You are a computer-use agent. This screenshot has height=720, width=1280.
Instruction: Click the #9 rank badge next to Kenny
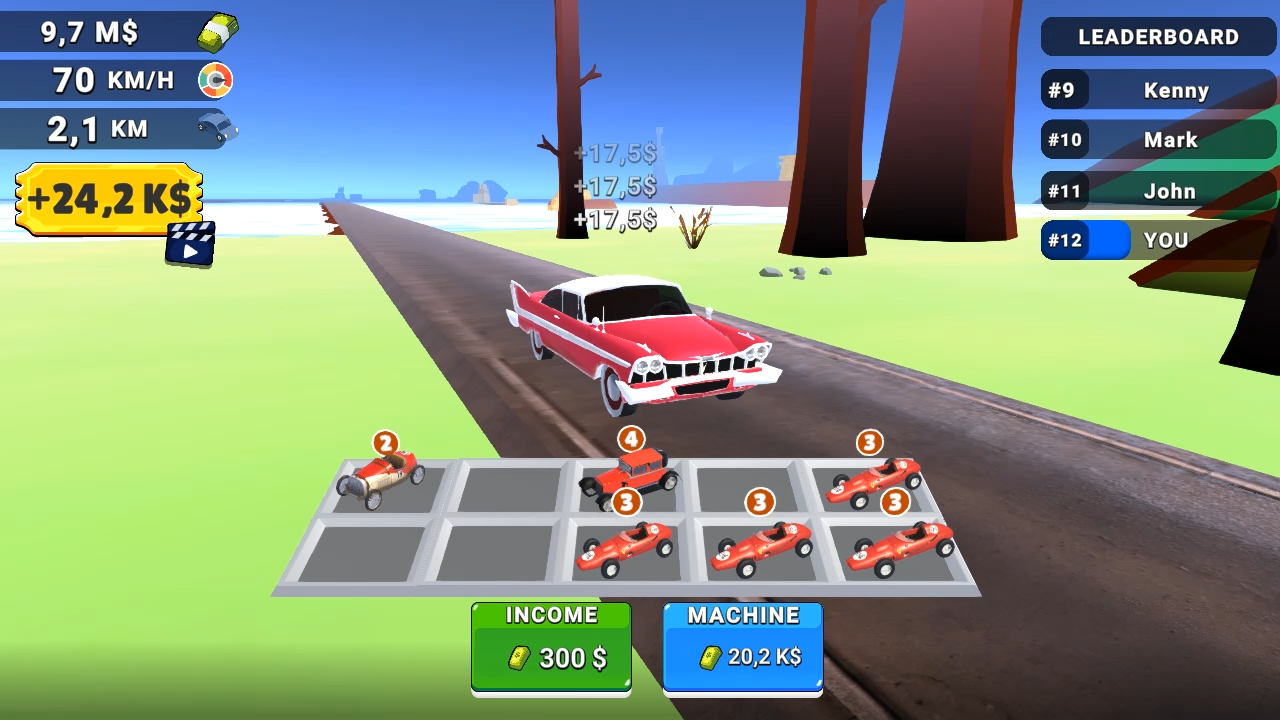(1065, 90)
